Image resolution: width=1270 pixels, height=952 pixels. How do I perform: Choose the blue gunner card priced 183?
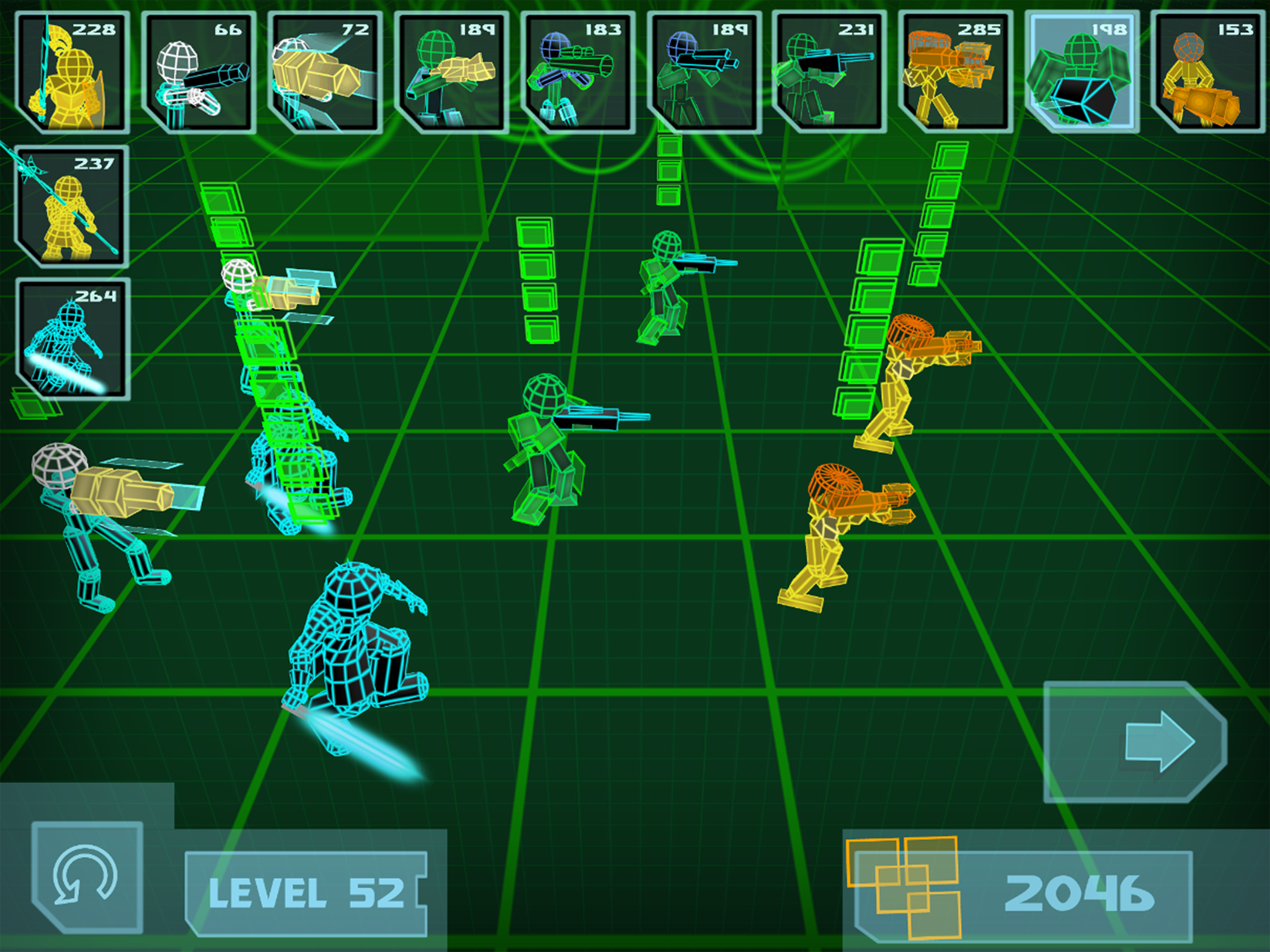[x=580, y=71]
